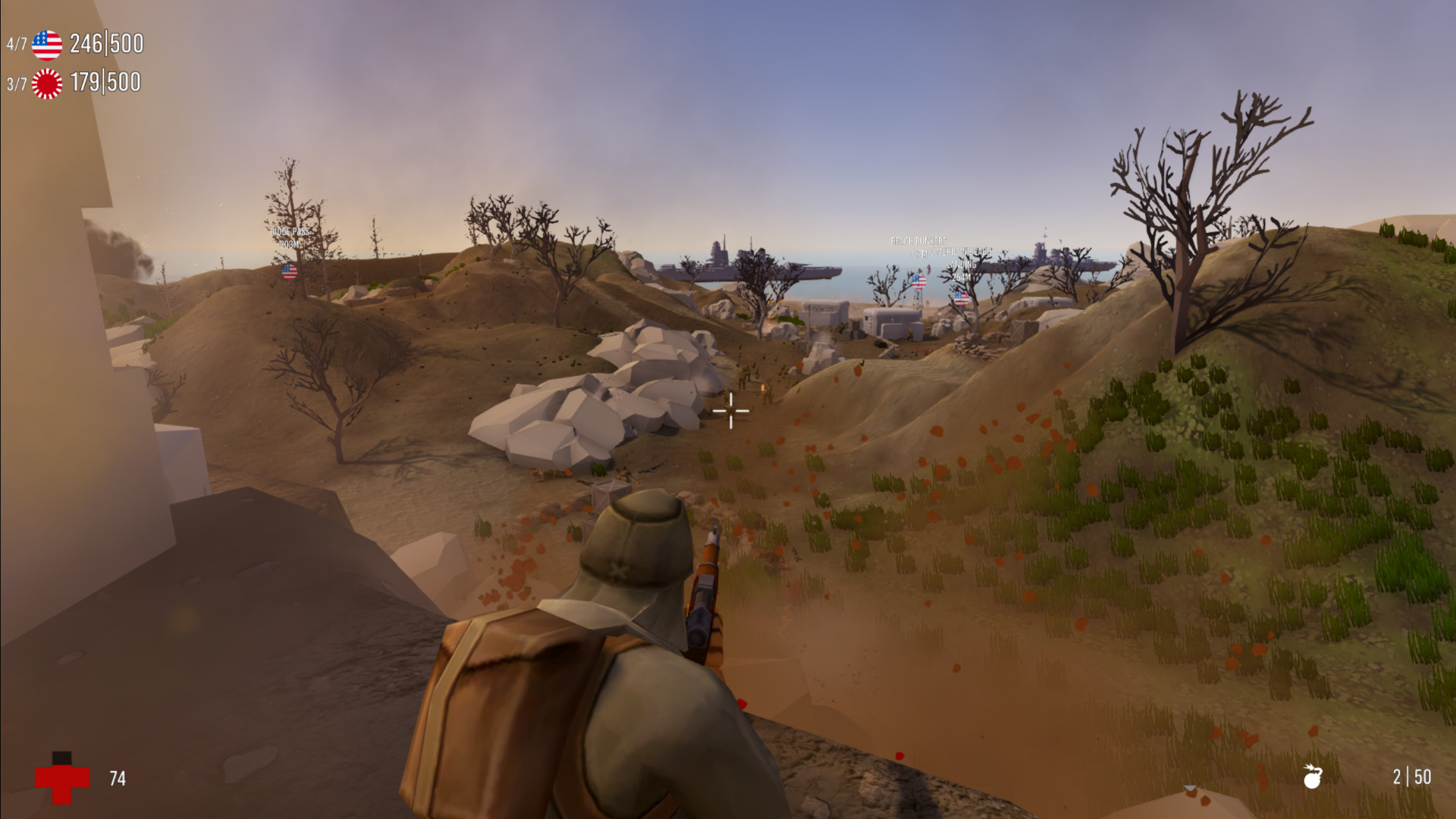The image size is (1456, 819).
Task: Select the Japanese rising sun team icon
Action: [45, 83]
